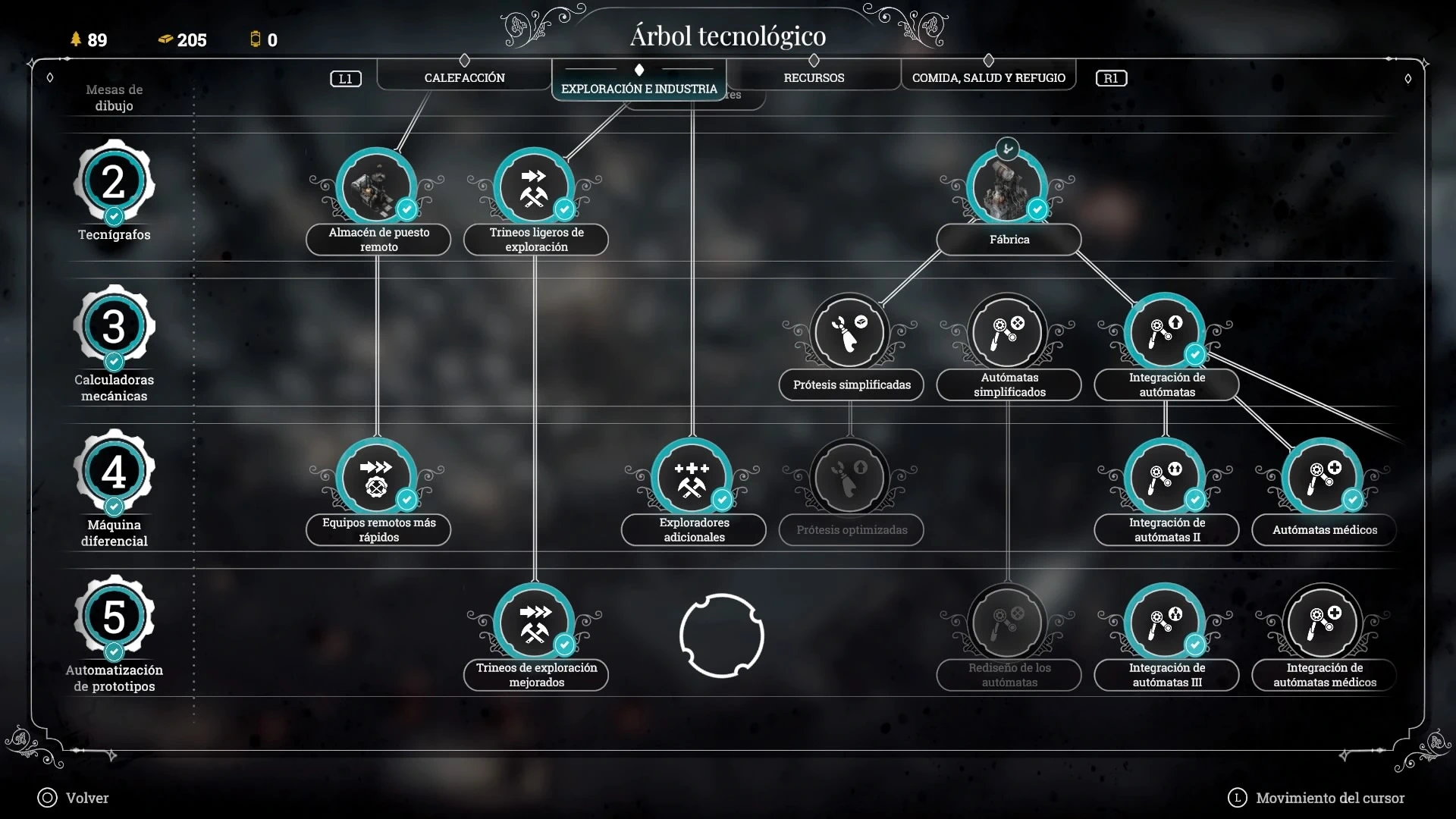Select the Rediseño de los autómatas node
The height and width of the screenshot is (819, 1456).
[1007, 623]
